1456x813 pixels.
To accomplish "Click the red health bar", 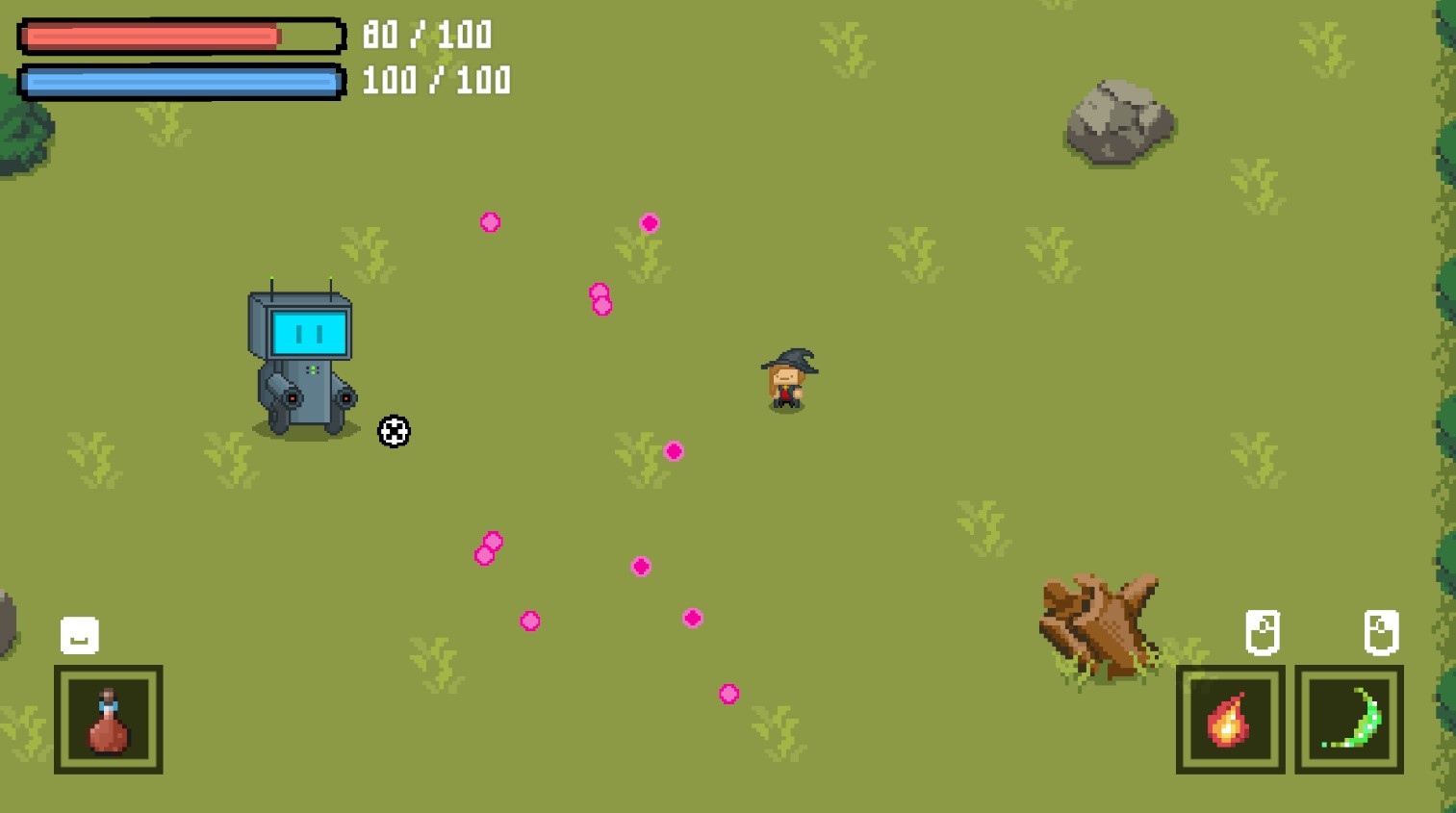I will [149, 36].
